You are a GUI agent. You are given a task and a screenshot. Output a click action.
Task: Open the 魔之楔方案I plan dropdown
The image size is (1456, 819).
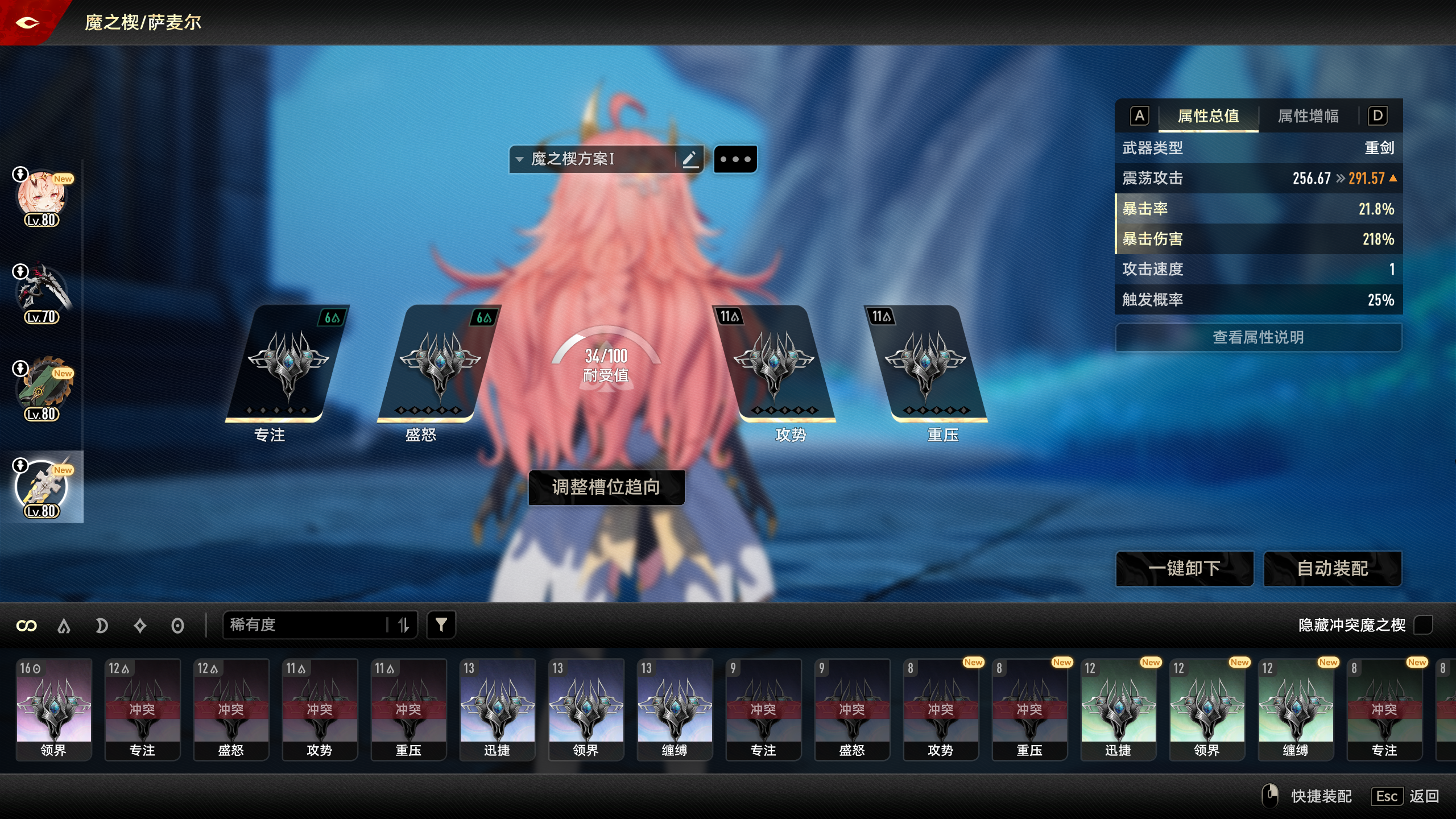point(518,159)
